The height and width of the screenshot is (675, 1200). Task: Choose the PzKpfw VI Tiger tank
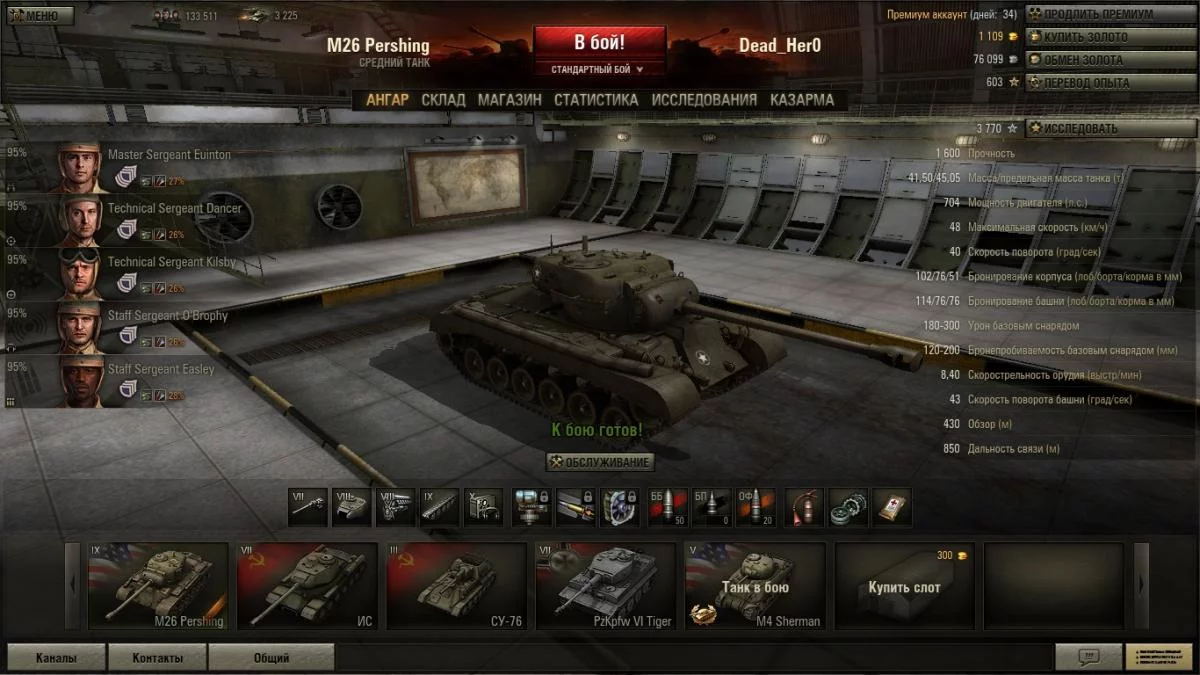click(x=605, y=586)
